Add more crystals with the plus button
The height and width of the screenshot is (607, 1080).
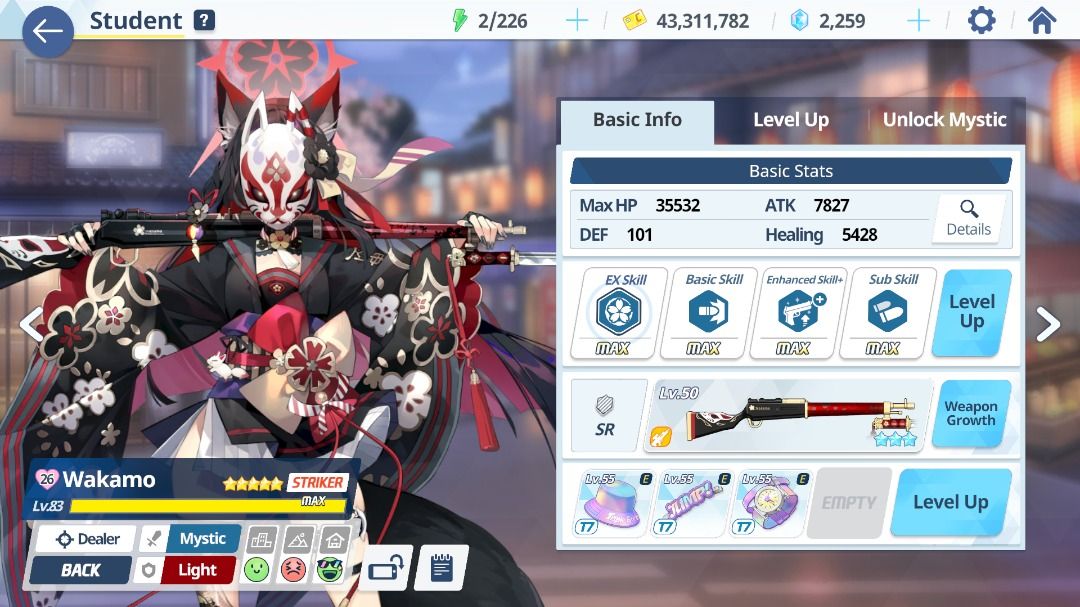click(x=918, y=21)
